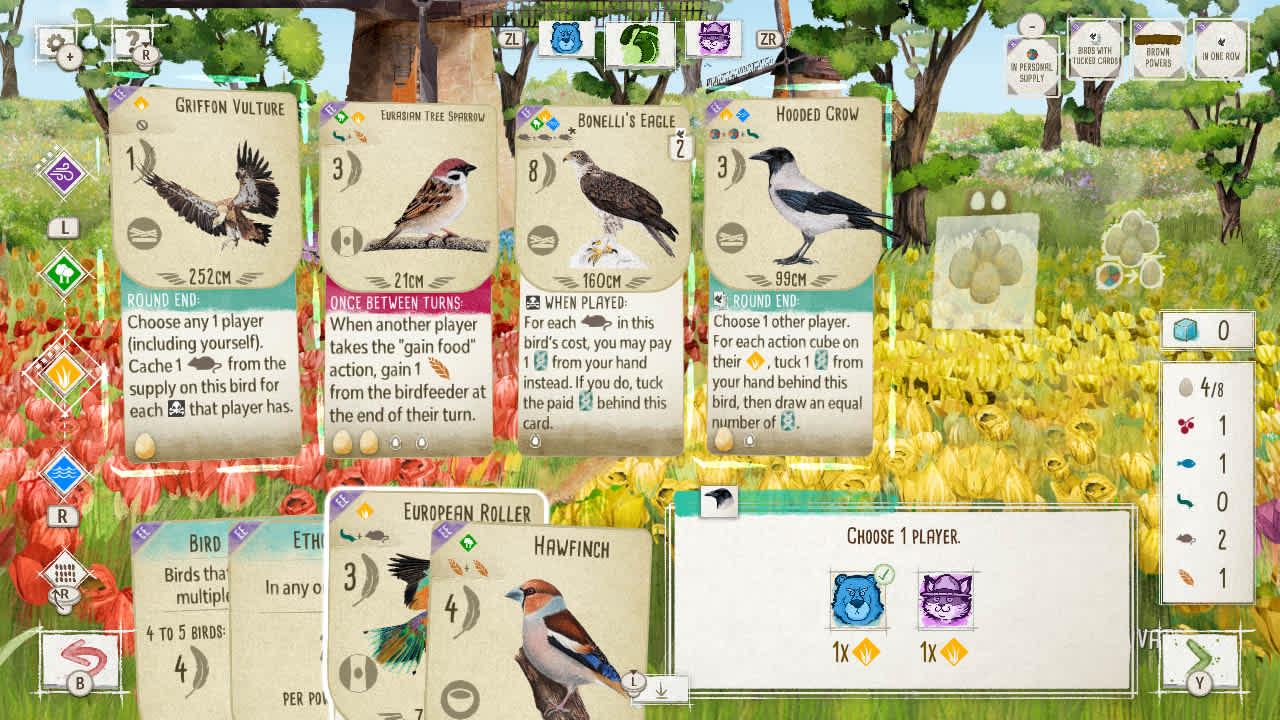Toggle the Birds With Tucked Cards filter
The width and height of the screenshot is (1280, 720).
(1095, 48)
